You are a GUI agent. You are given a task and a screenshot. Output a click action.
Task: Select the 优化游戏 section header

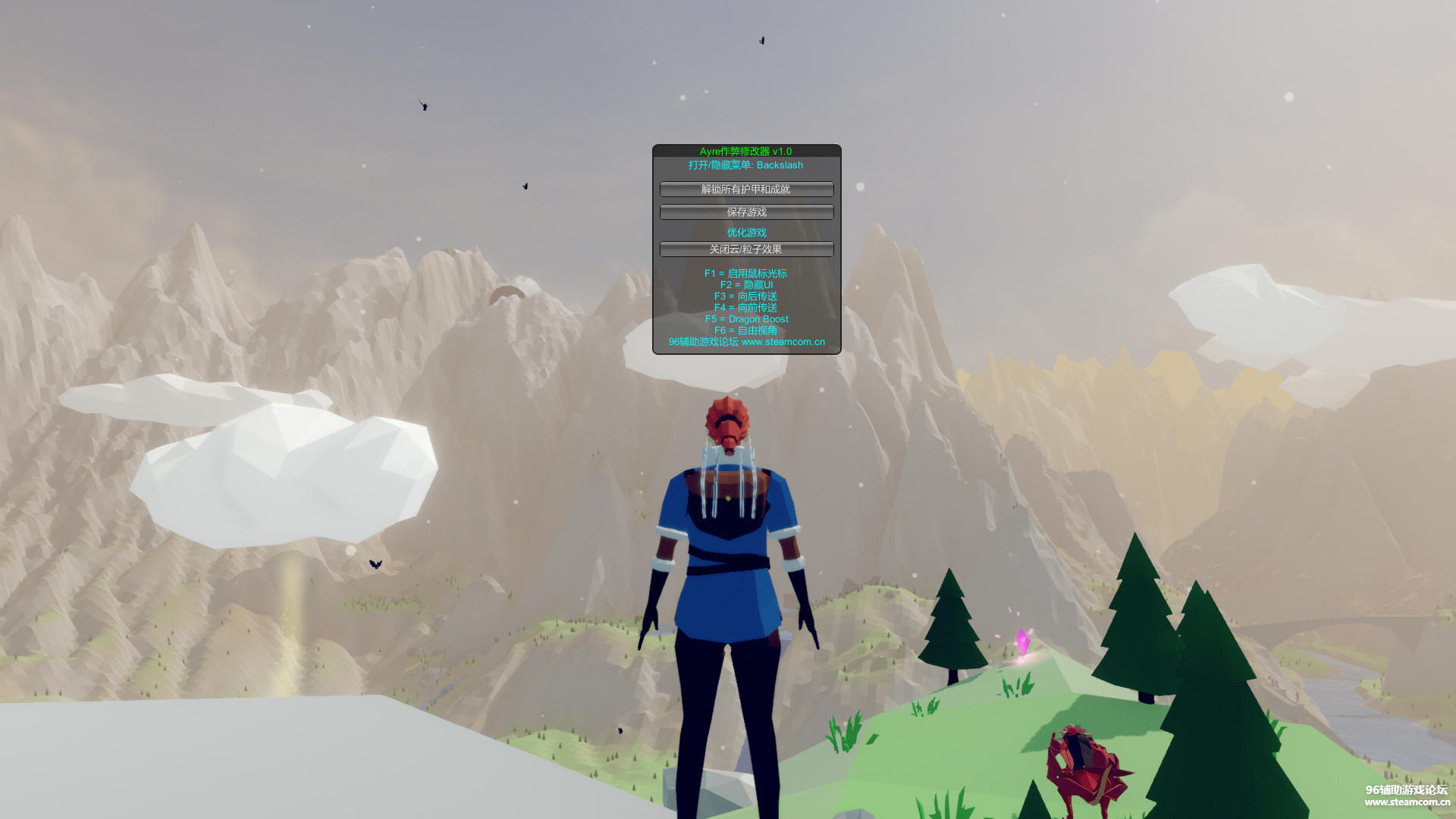point(746,231)
